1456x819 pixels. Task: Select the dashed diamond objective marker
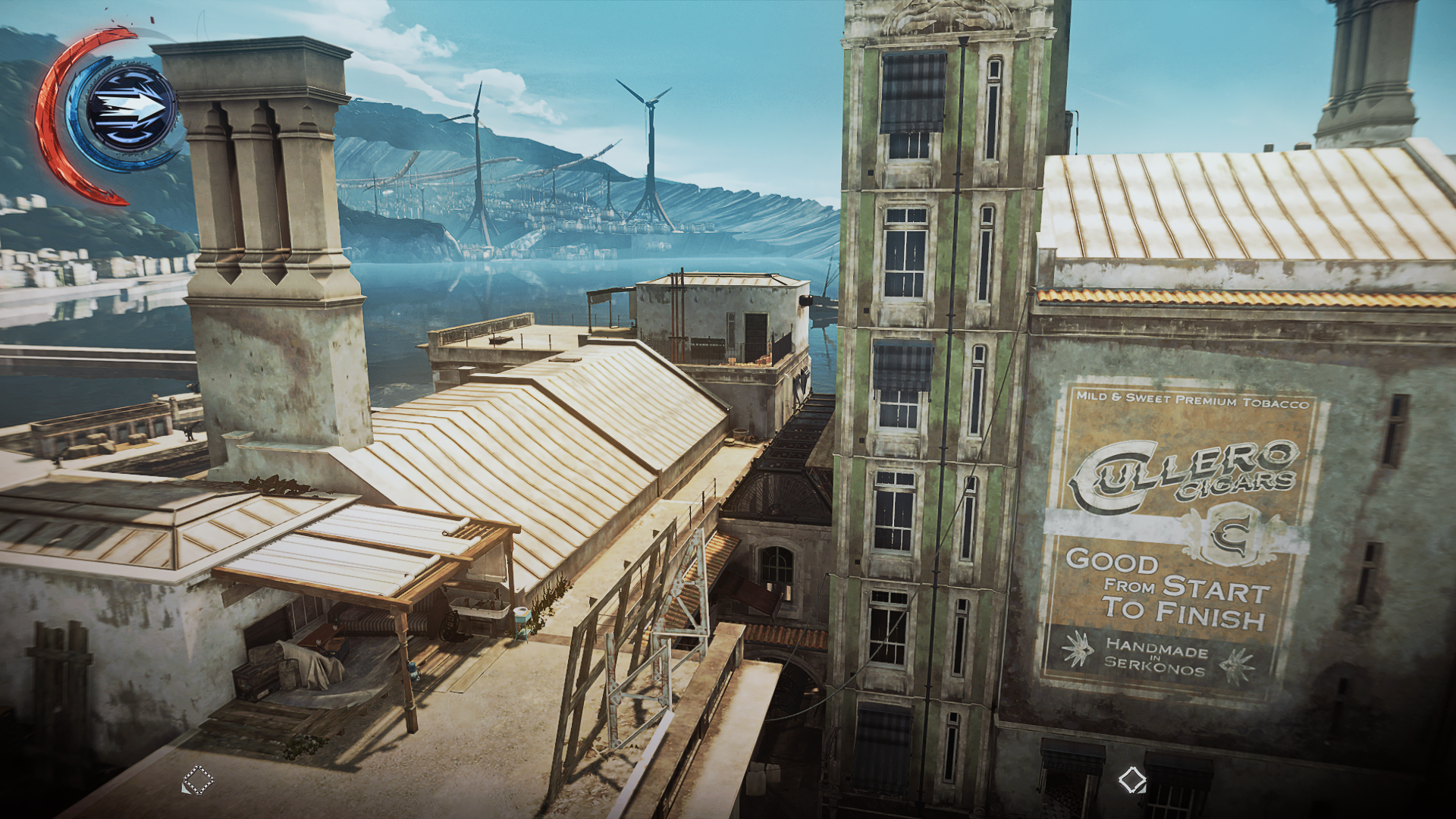coord(198,780)
